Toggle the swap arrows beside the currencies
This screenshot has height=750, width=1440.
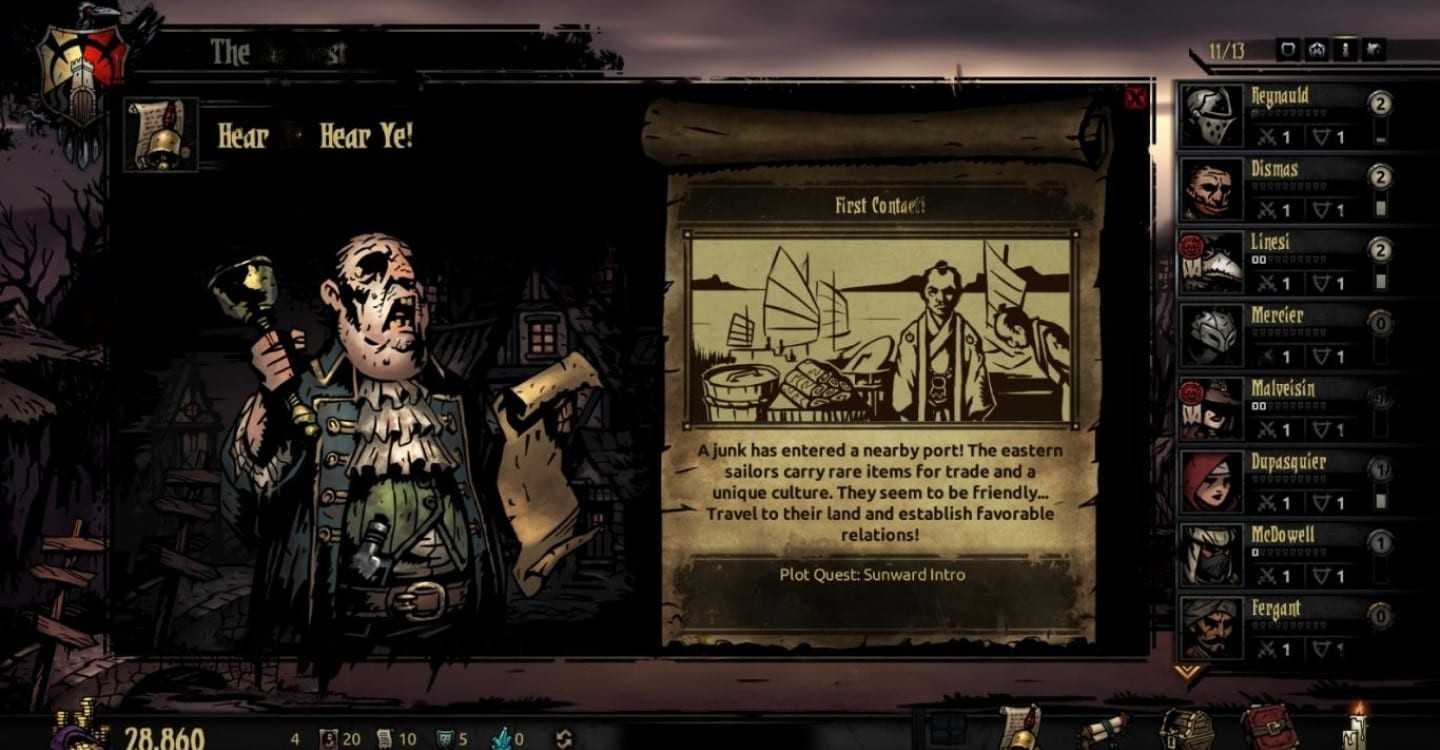coord(563,739)
